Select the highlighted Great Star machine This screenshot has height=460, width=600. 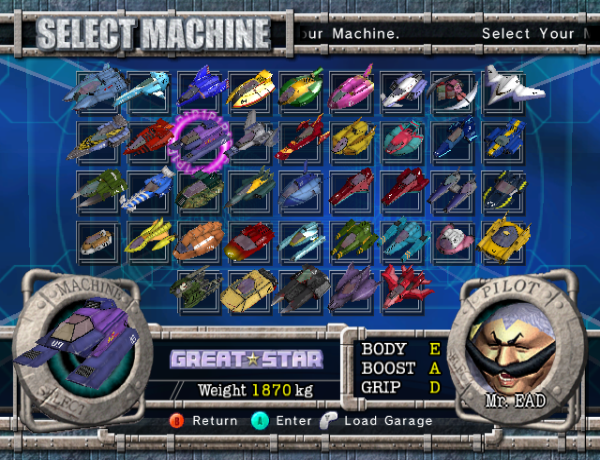pos(200,140)
